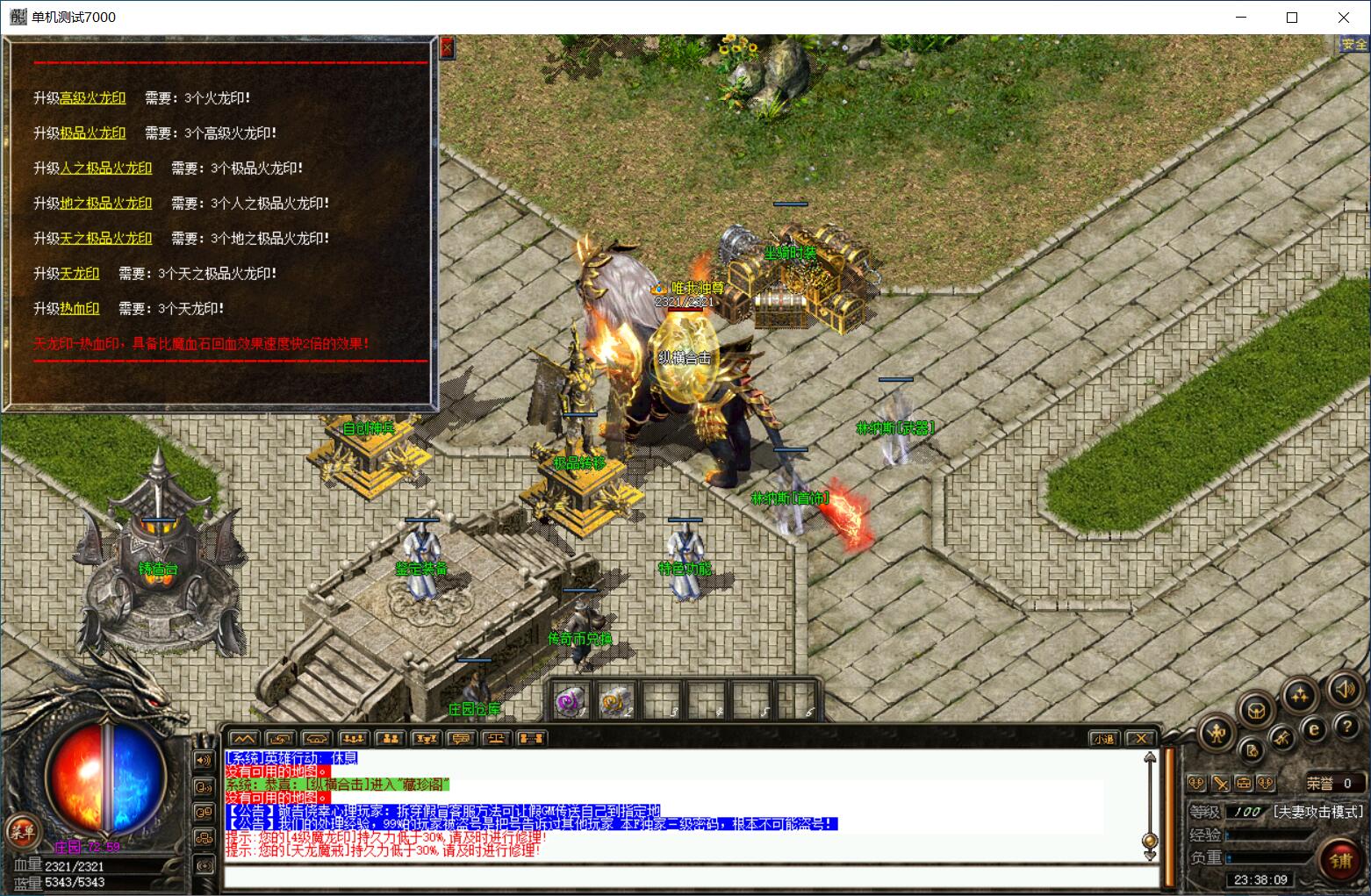Select the 天之极品火龙印 upgrade option
The image size is (1371, 896).
[x=105, y=239]
